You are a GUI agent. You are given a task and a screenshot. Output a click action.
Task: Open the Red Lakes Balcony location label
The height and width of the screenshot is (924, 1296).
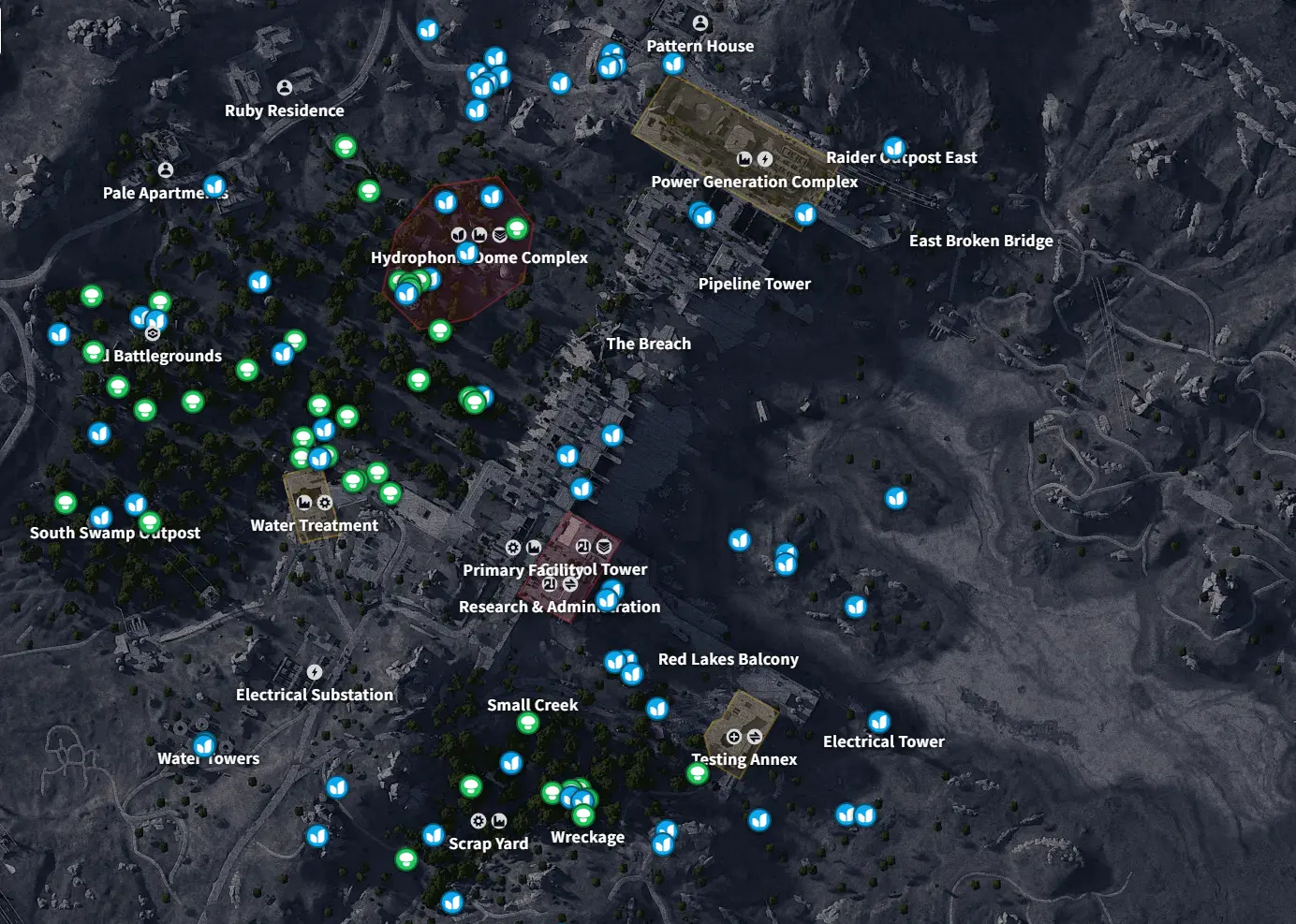coord(729,659)
